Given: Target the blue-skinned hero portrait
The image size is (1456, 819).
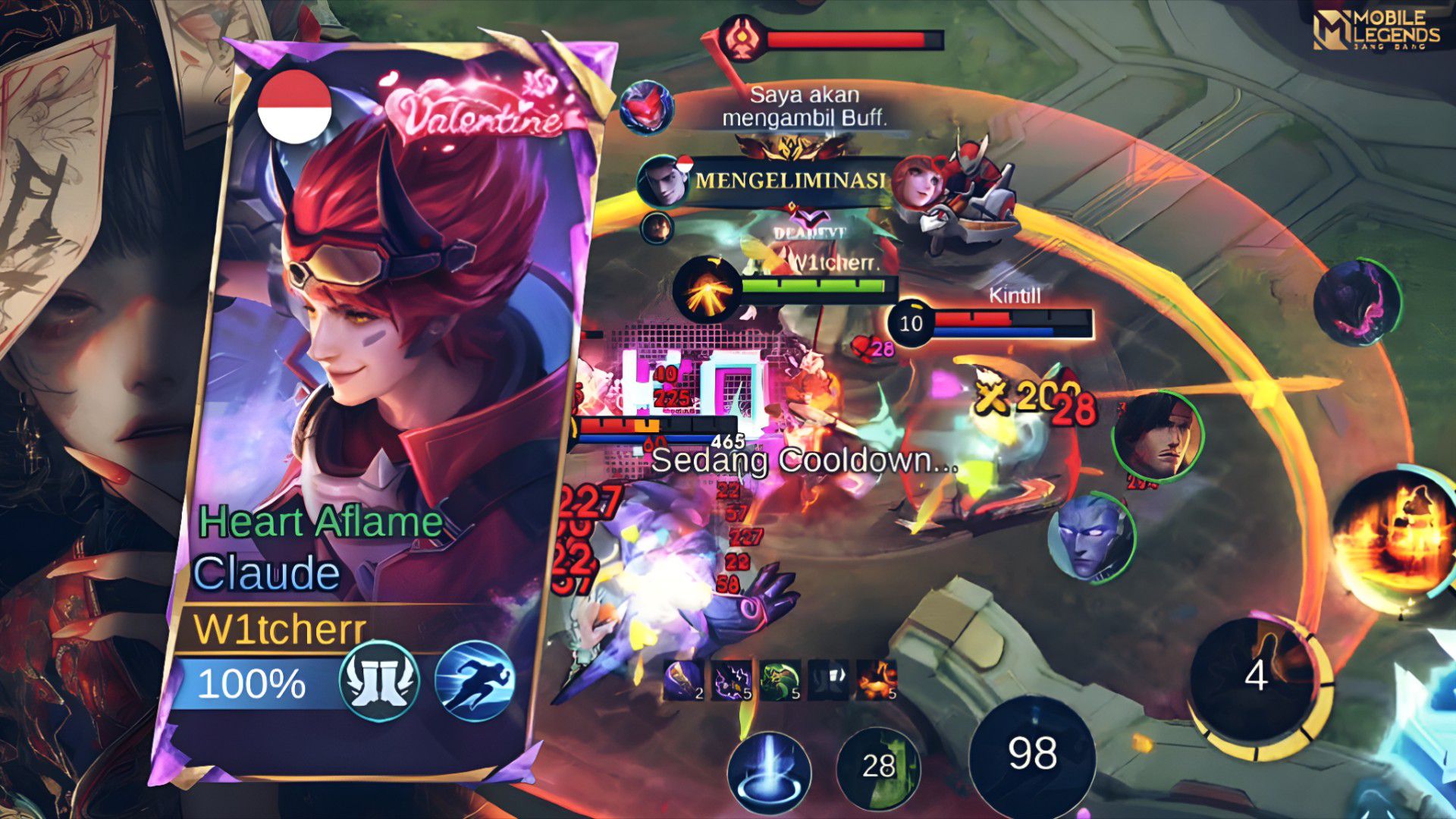Looking at the screenshot, I should coord(1090,535).
